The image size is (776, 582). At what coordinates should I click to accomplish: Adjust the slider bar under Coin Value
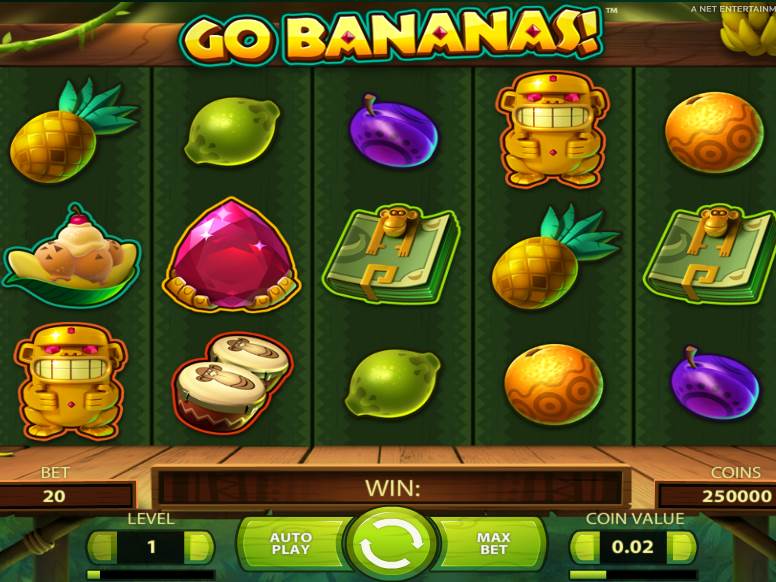(633, 575)
